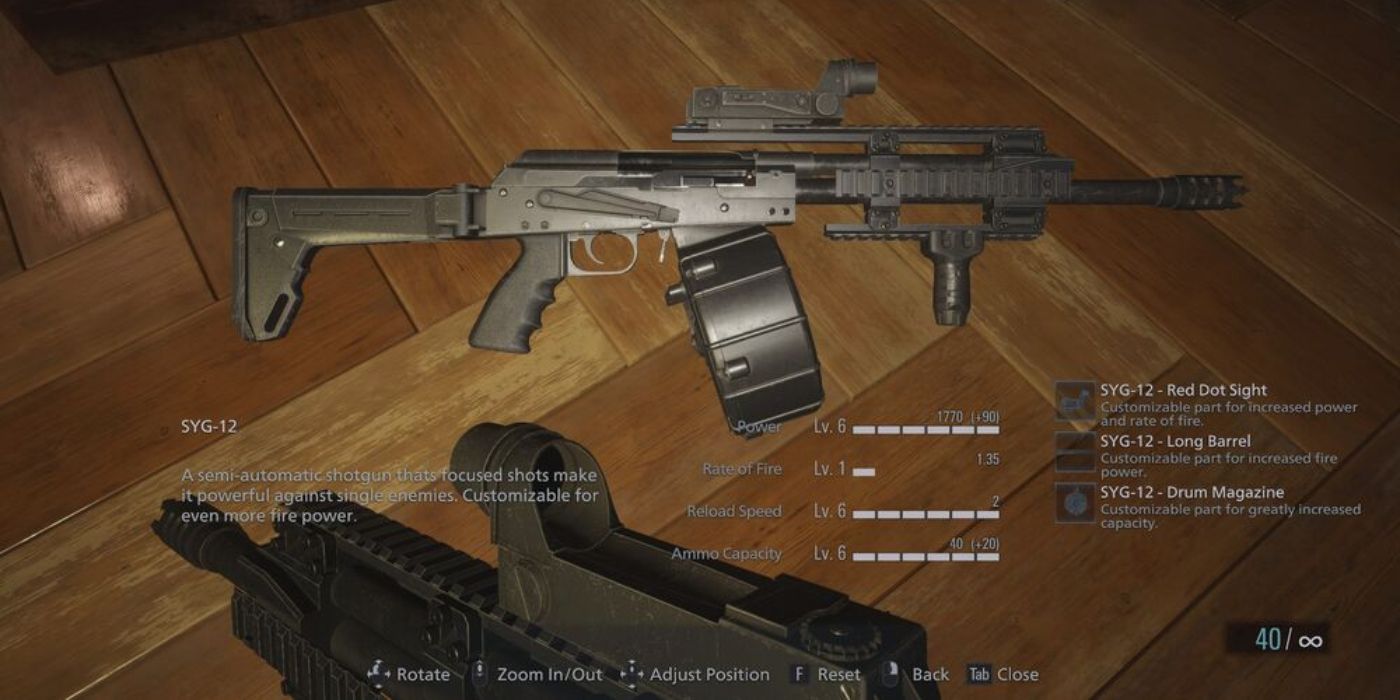This screenshot has width=1400, height=700.
Task: Choose the SYG-12 Long Barrel entry
Action: coord(1174,442)
